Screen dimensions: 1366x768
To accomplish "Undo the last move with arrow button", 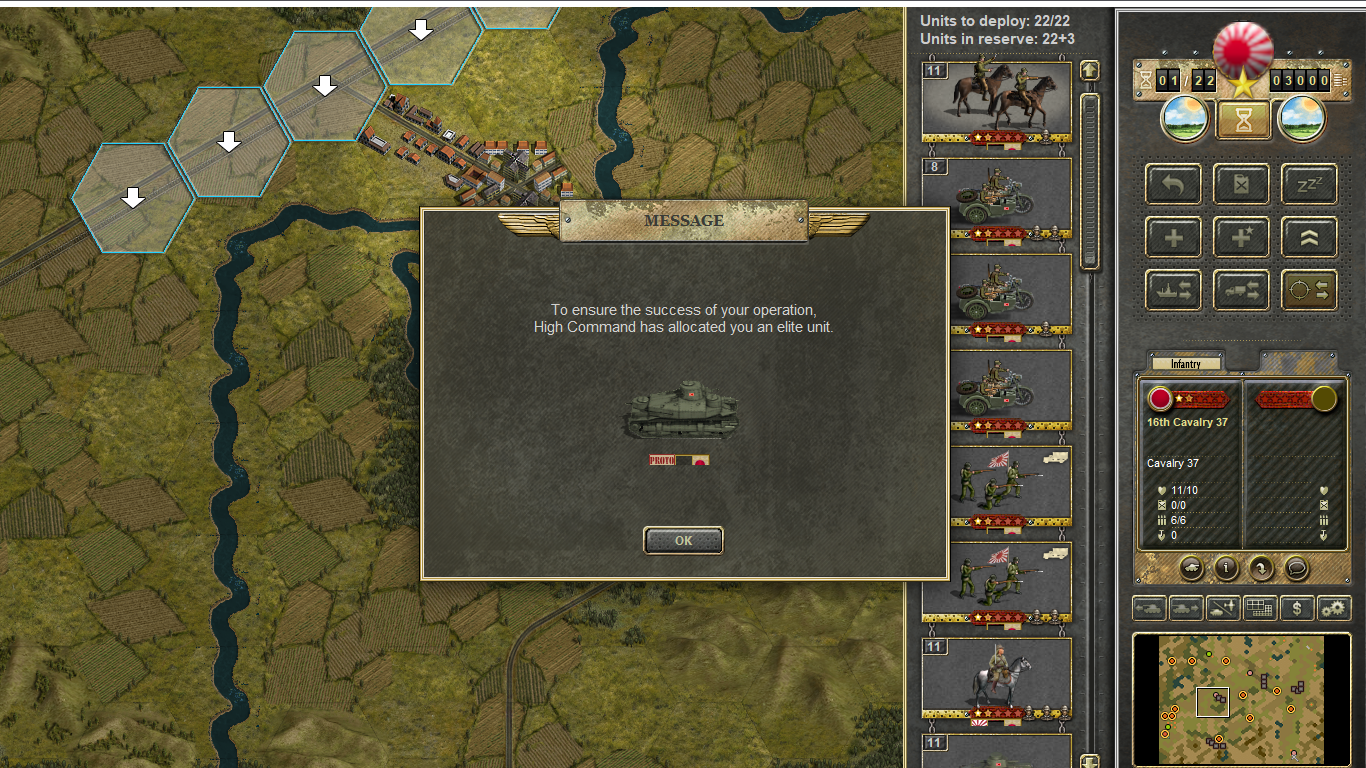I will [1174, 185].
